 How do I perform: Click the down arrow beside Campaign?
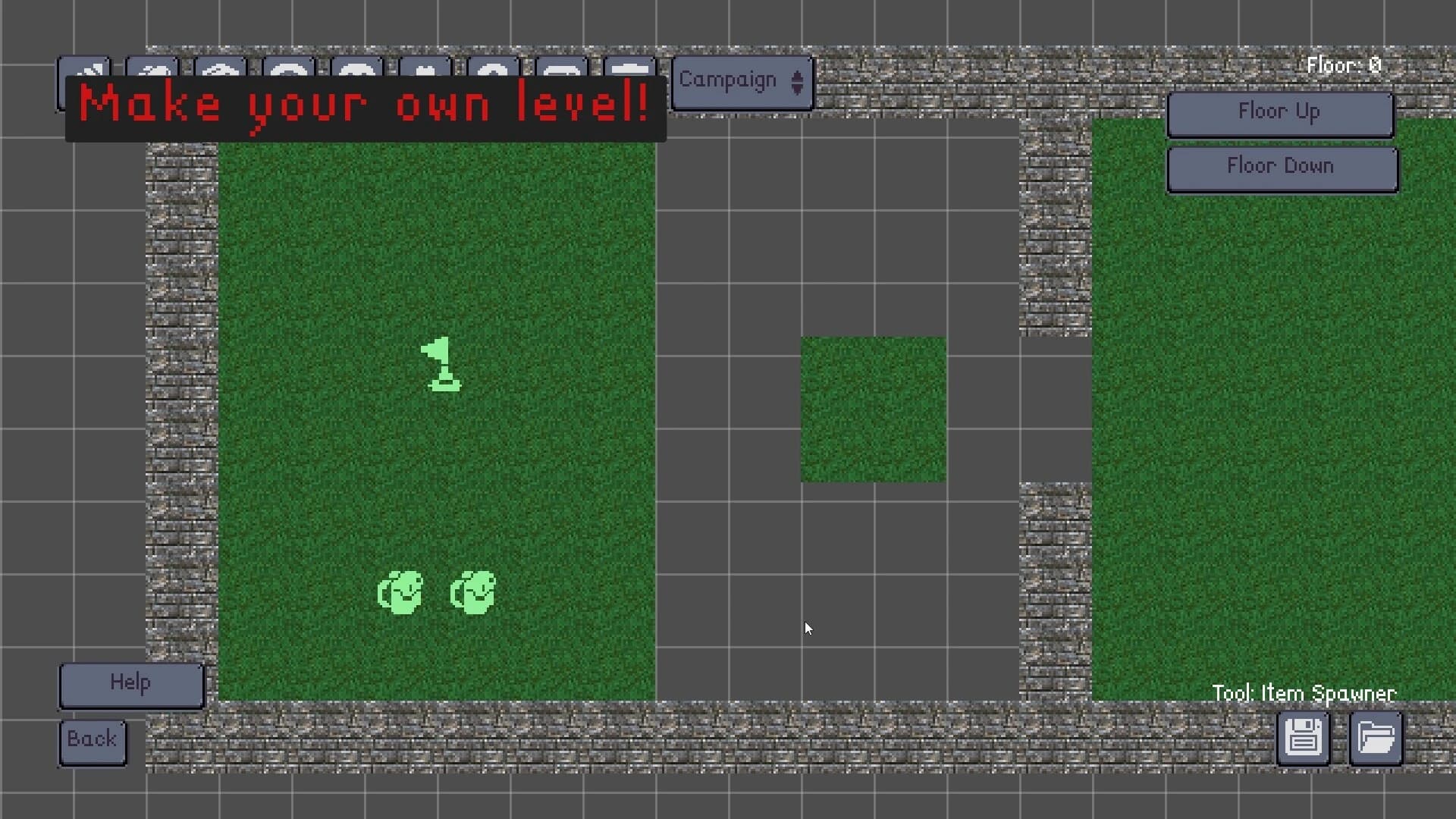797,87
